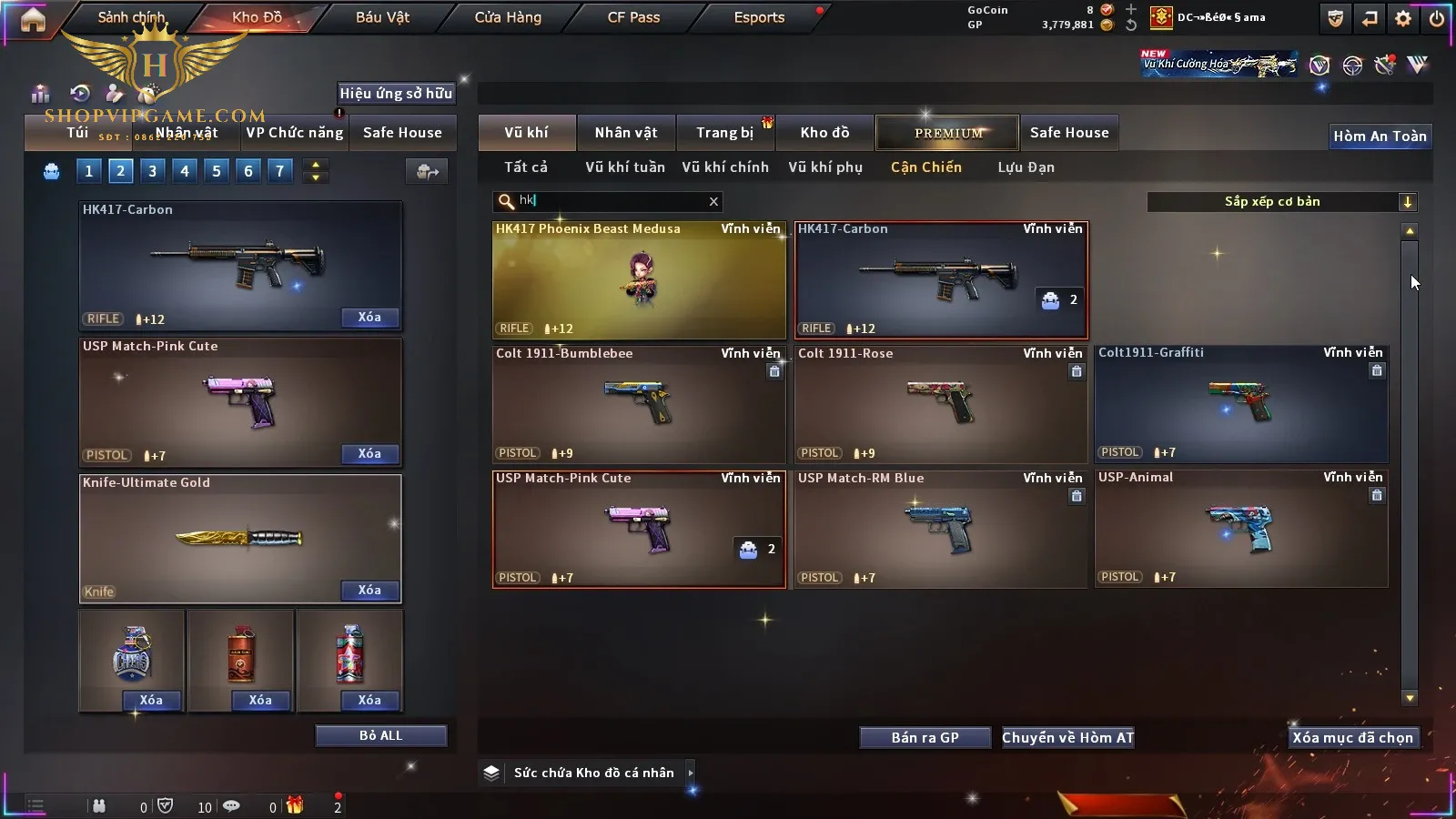Open the Cửa Hàng shop menu
This screenshot has height=819, width=1456.
tap(508, 17)
